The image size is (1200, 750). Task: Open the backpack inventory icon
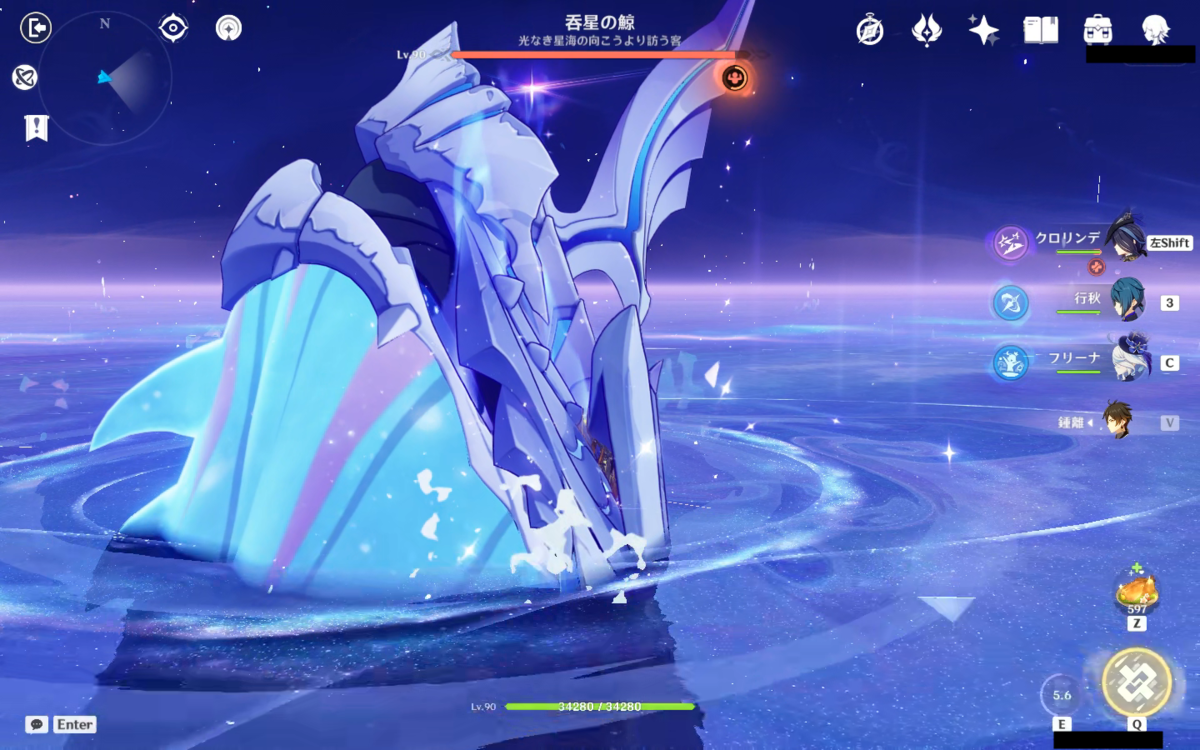pos(1099,30)
